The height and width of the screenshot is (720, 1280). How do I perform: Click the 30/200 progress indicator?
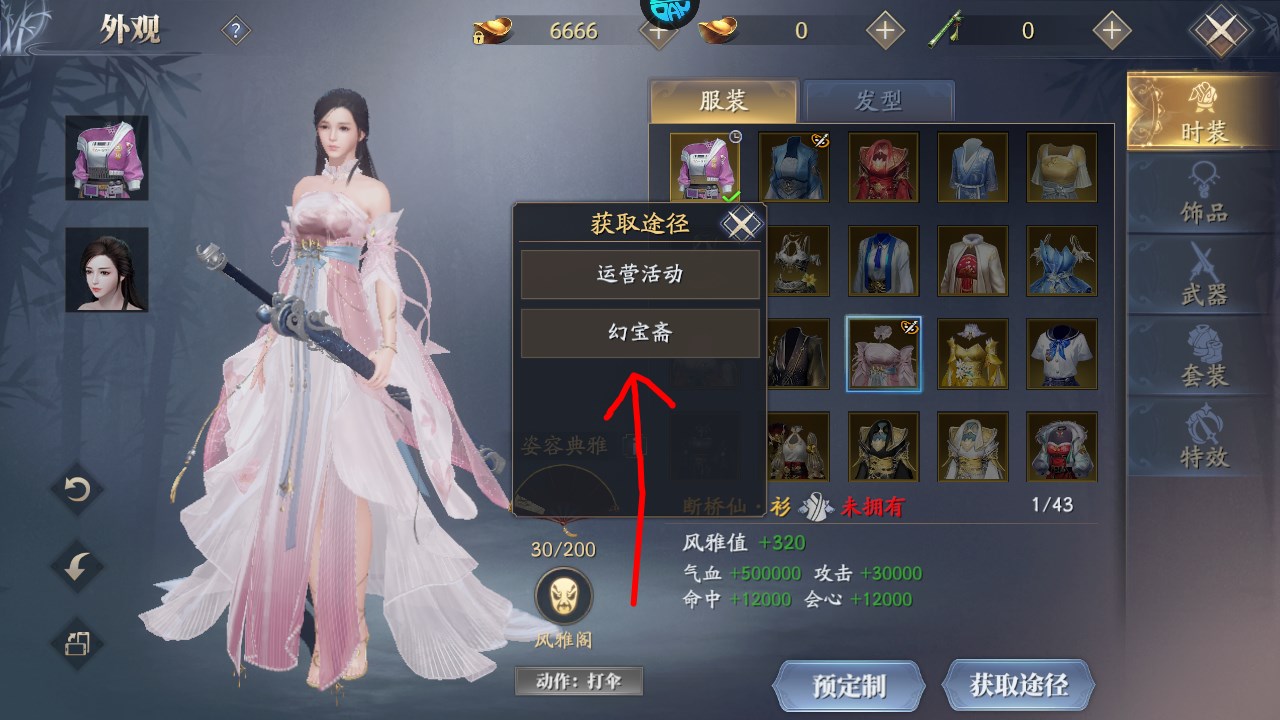pyautogui.click(x=563, y=549)
